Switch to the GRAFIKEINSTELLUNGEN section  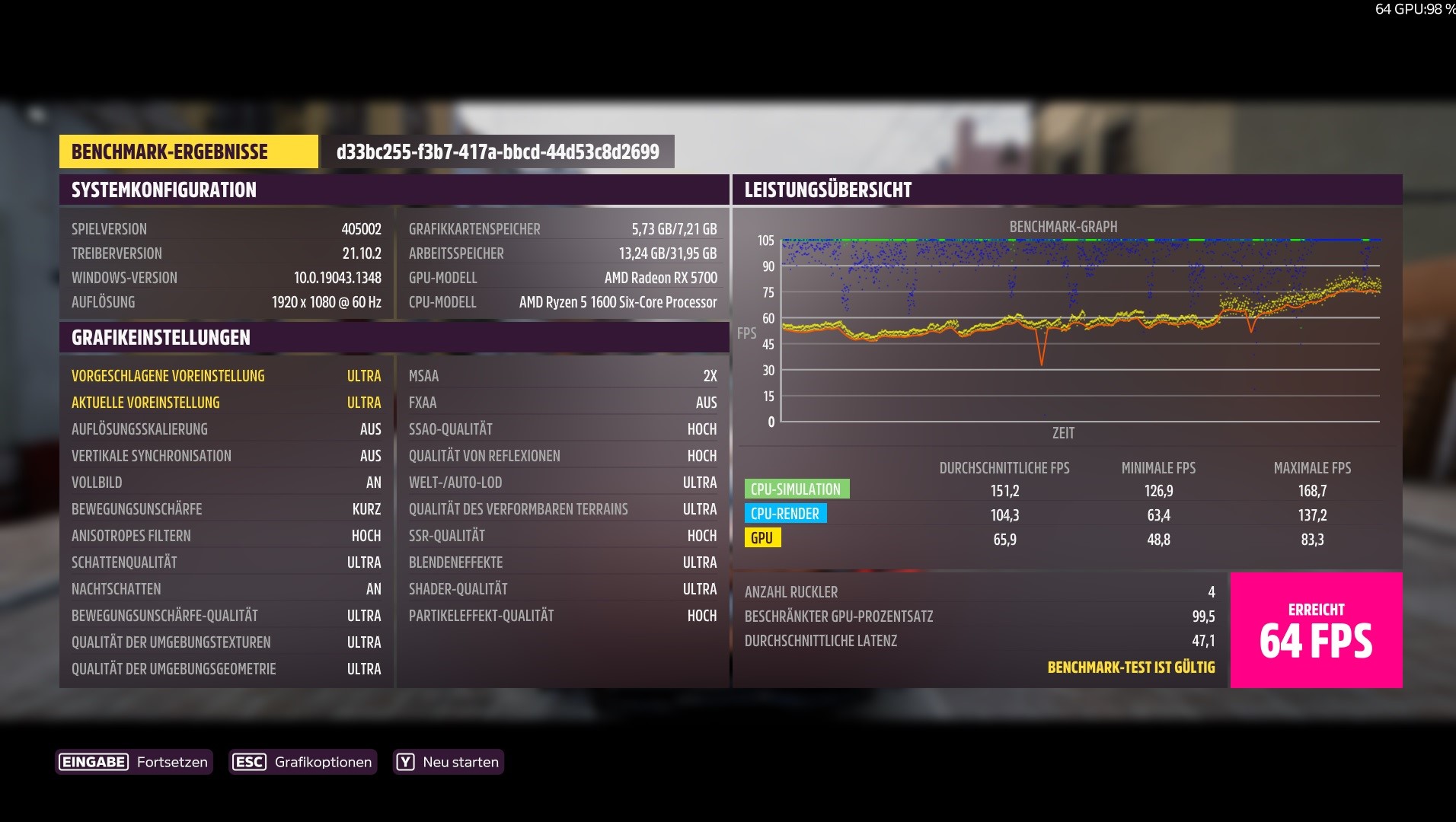pos(160,337)
